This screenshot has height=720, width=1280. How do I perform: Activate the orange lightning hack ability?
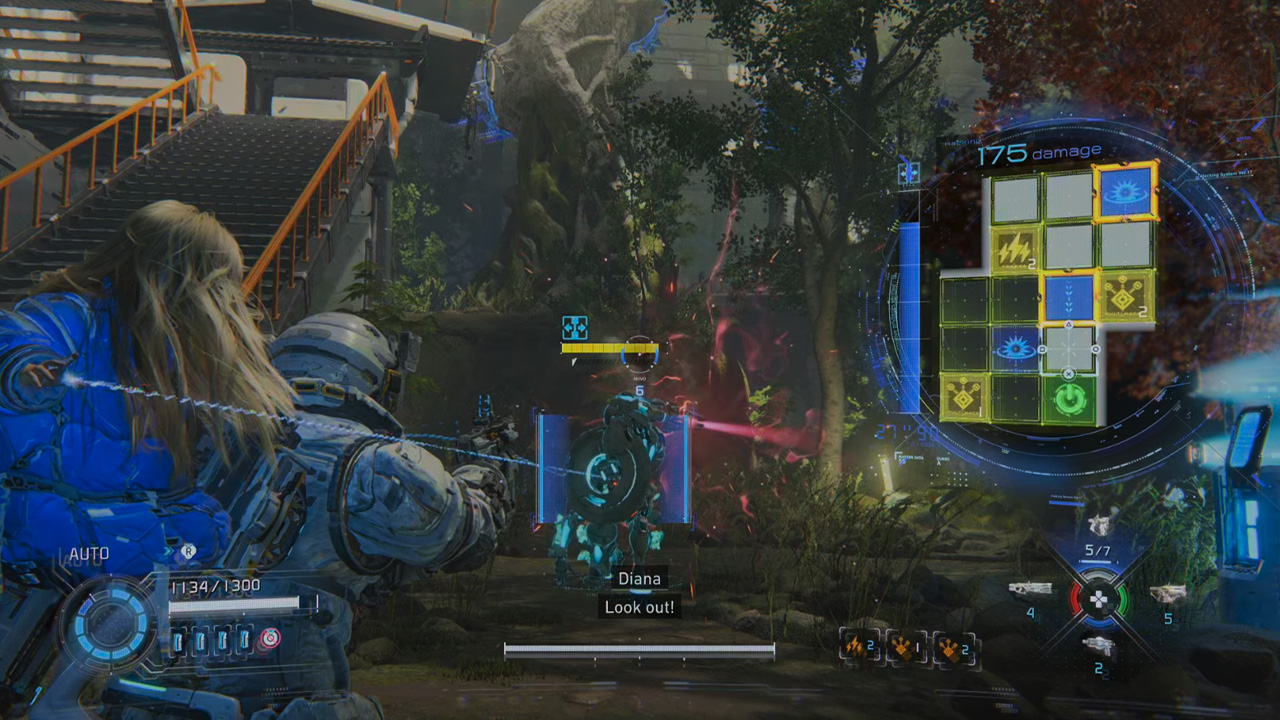click(859, 648)
